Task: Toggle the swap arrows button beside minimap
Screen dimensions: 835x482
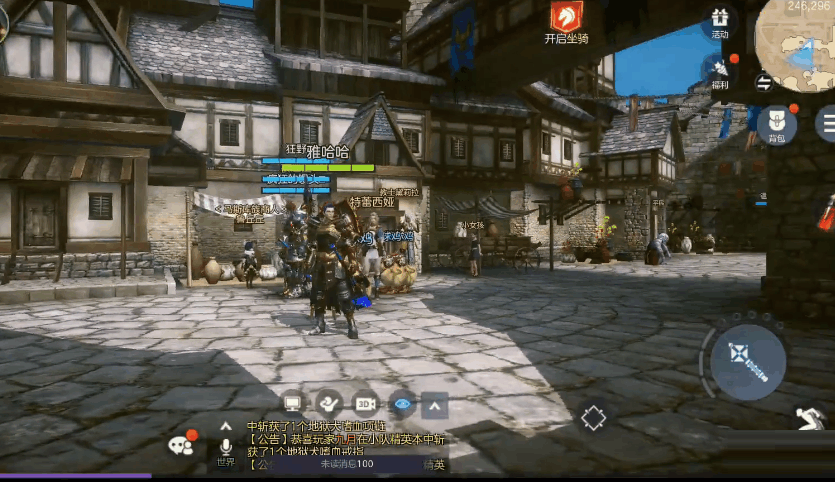Action: click(x=764, y=82)
